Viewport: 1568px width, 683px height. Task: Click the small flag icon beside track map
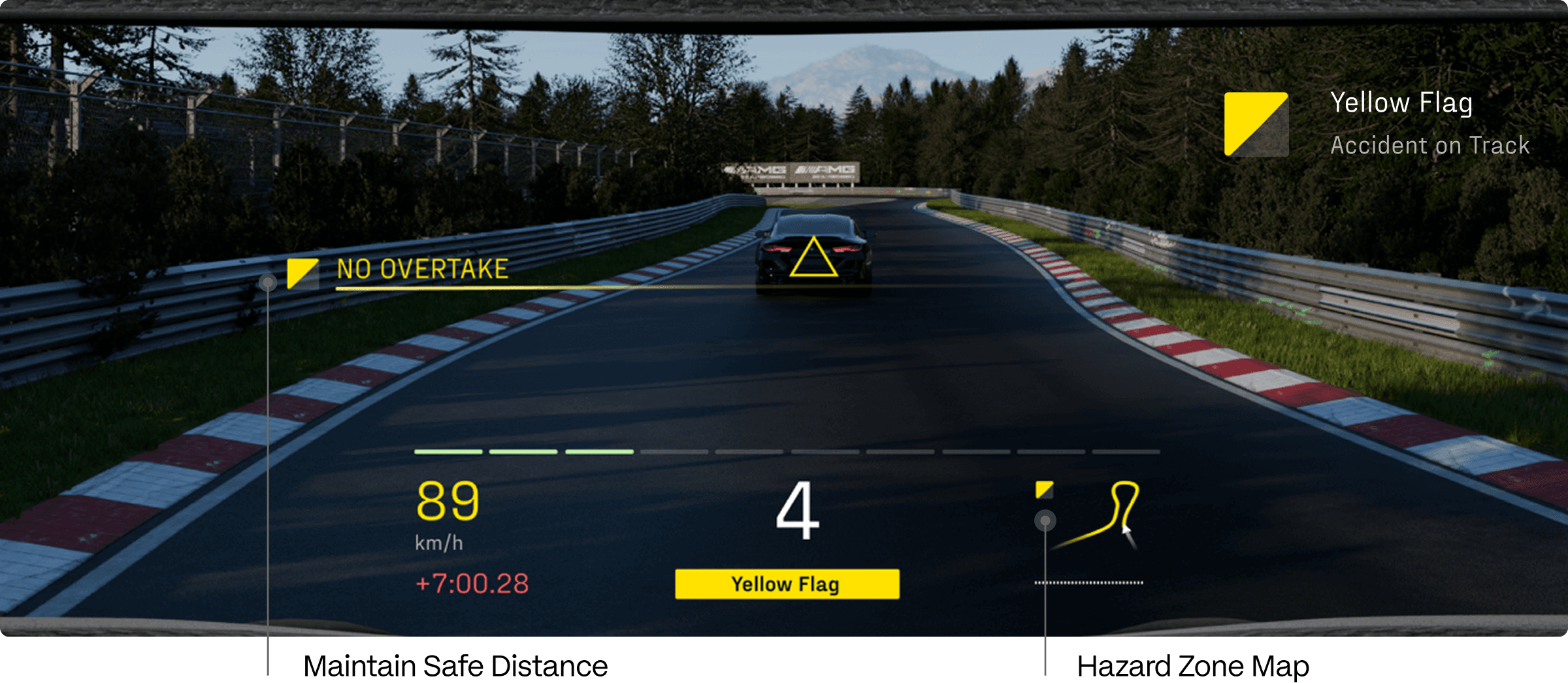point(1044,490)
